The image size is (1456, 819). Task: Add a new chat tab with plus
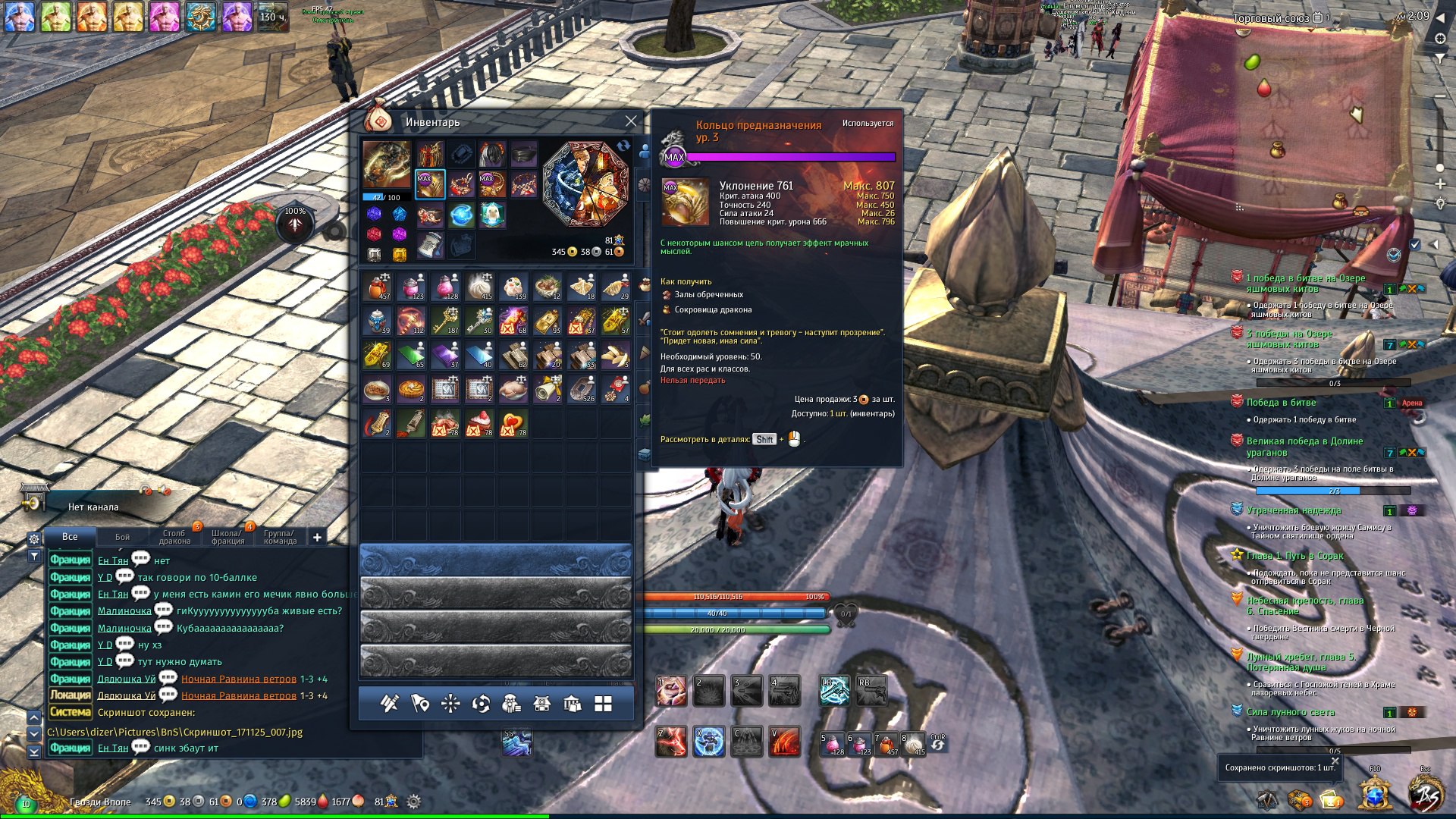pyautogui.click(x=317, y=537)
